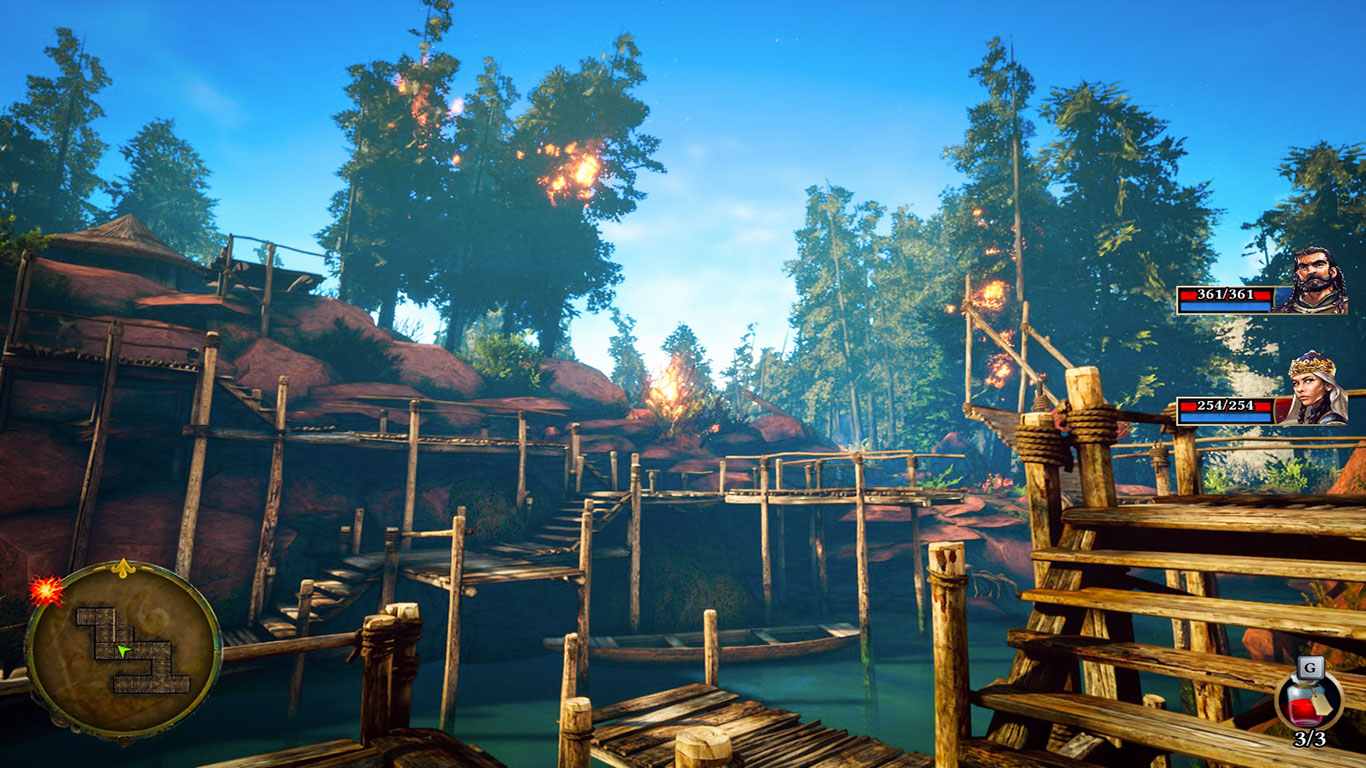The image size is (1366, 768).
Task: Select the bearded male hero portrait
Action: (x=1312, y=281)
